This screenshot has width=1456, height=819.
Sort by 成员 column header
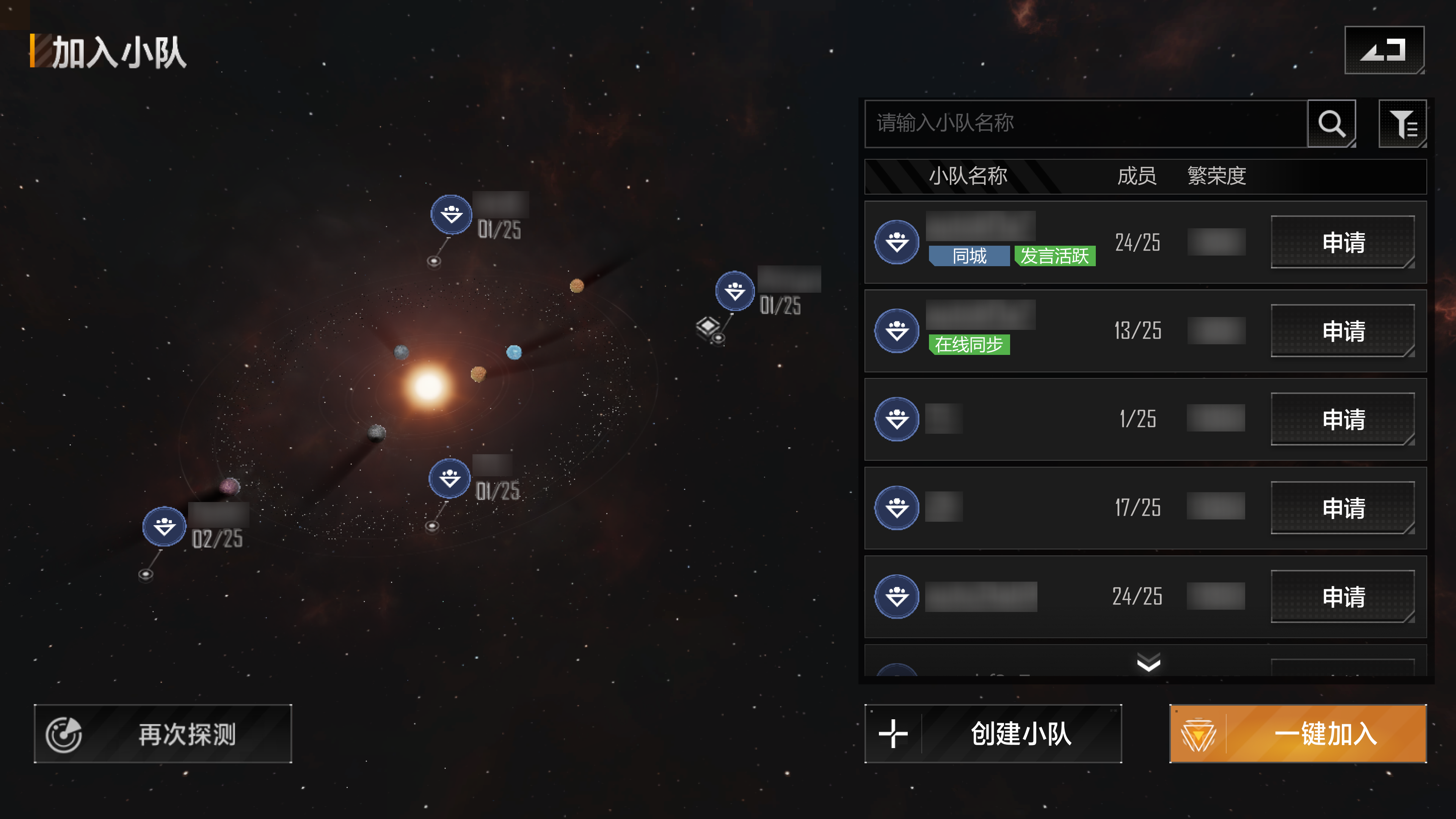click(1137, 176)
